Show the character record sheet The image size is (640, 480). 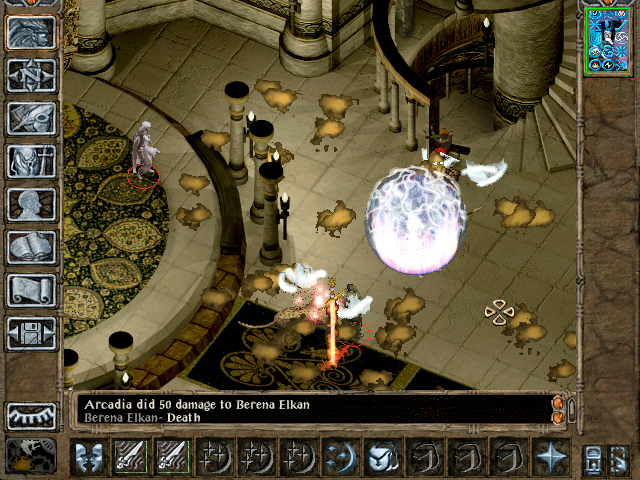pos(31,204)
